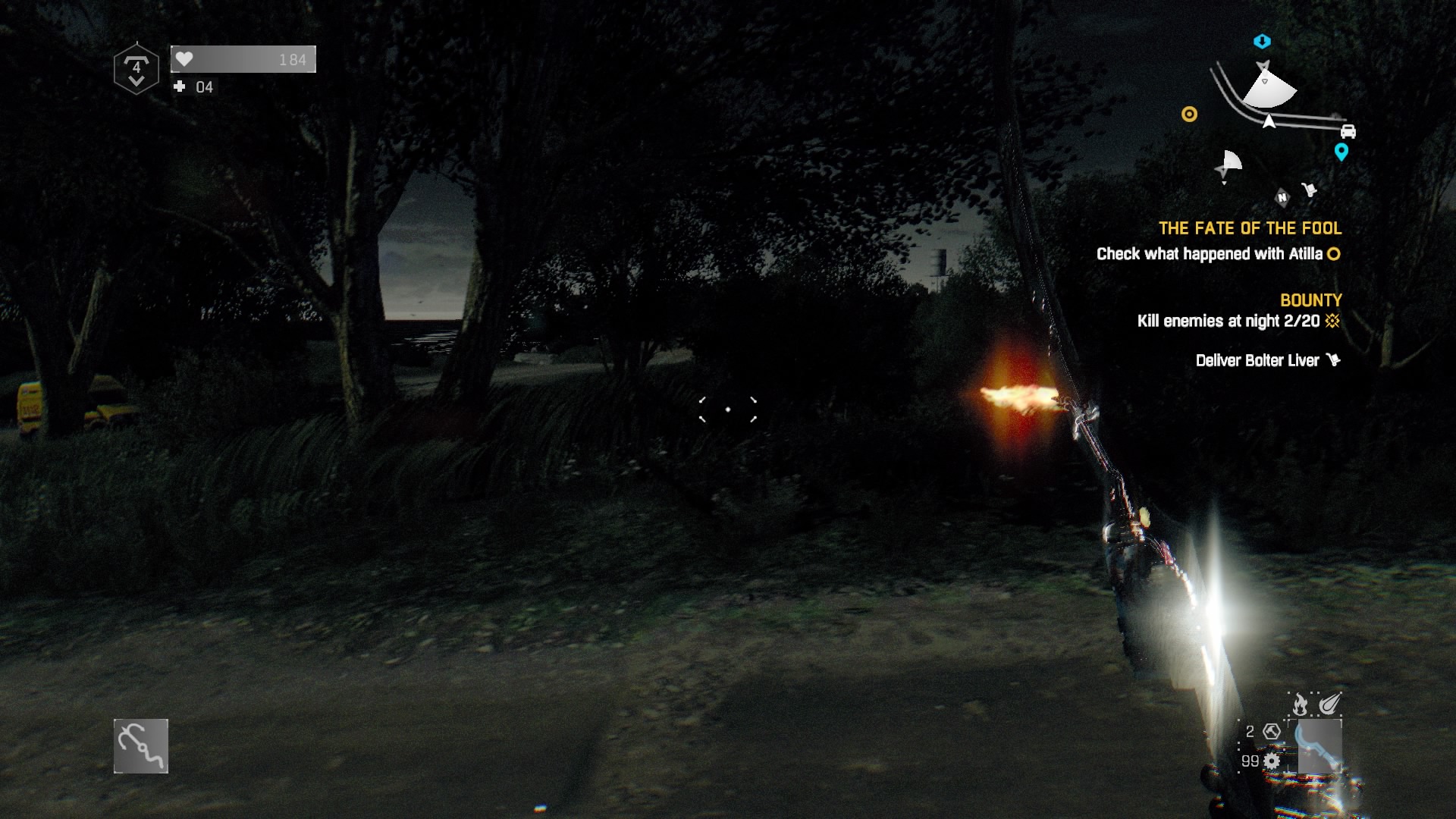The image size is (1456, 819).
Task: Expand the minimap compass N marker
Action: click(x=1282, y=197)
